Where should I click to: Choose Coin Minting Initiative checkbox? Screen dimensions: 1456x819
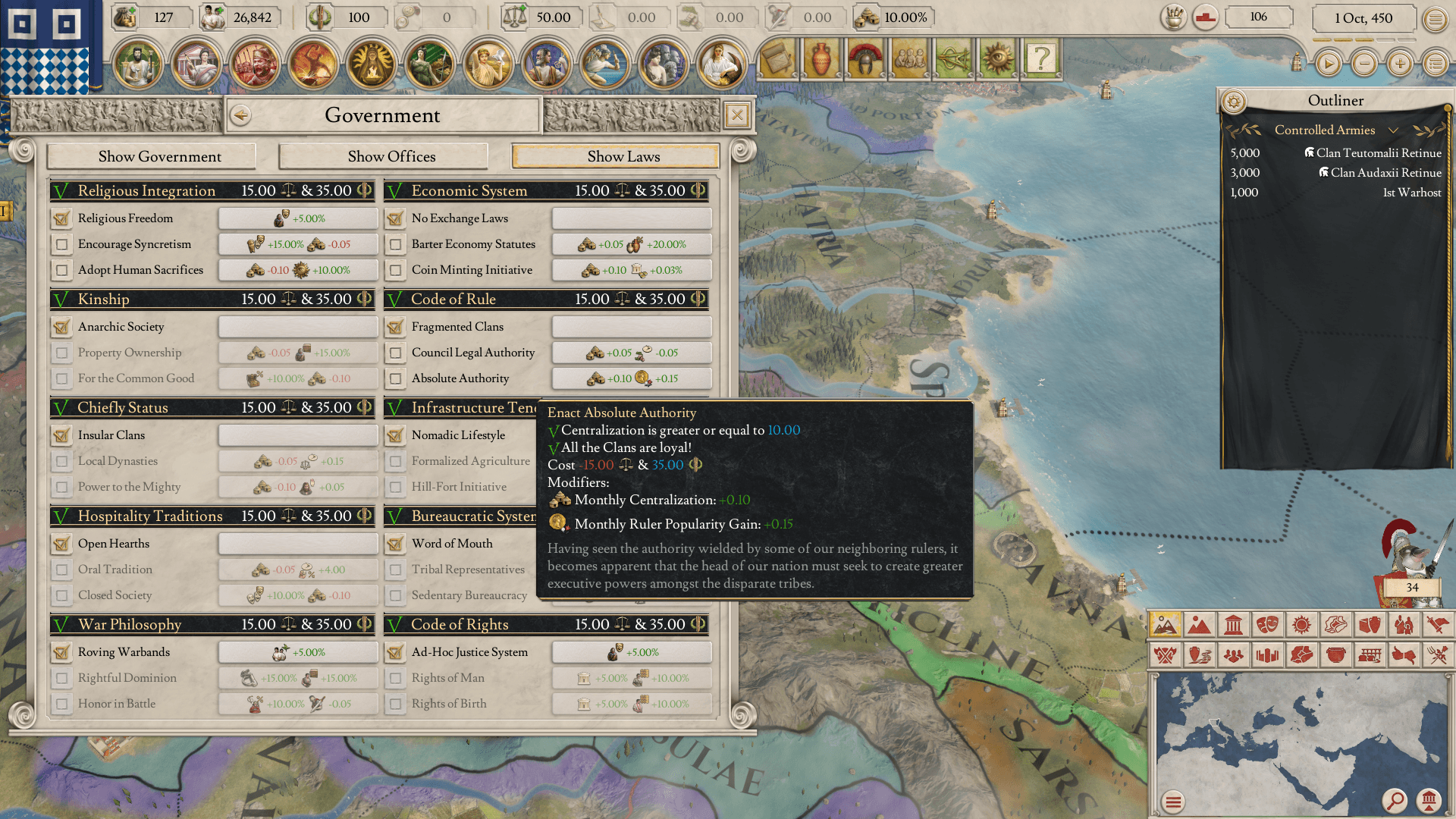pos(396,271)
